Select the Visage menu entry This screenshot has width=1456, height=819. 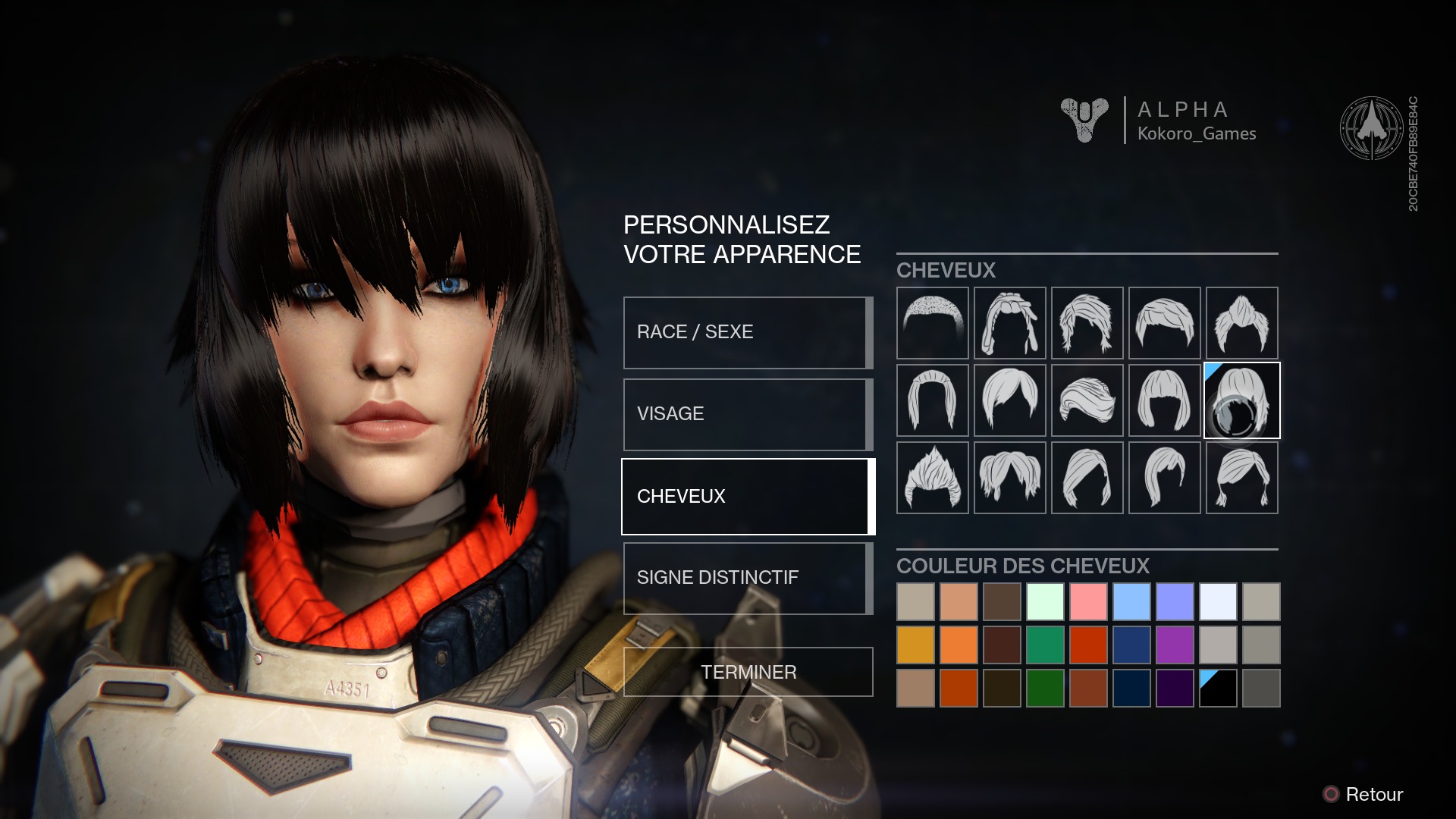pyautogui.click(x=747, y=414)
